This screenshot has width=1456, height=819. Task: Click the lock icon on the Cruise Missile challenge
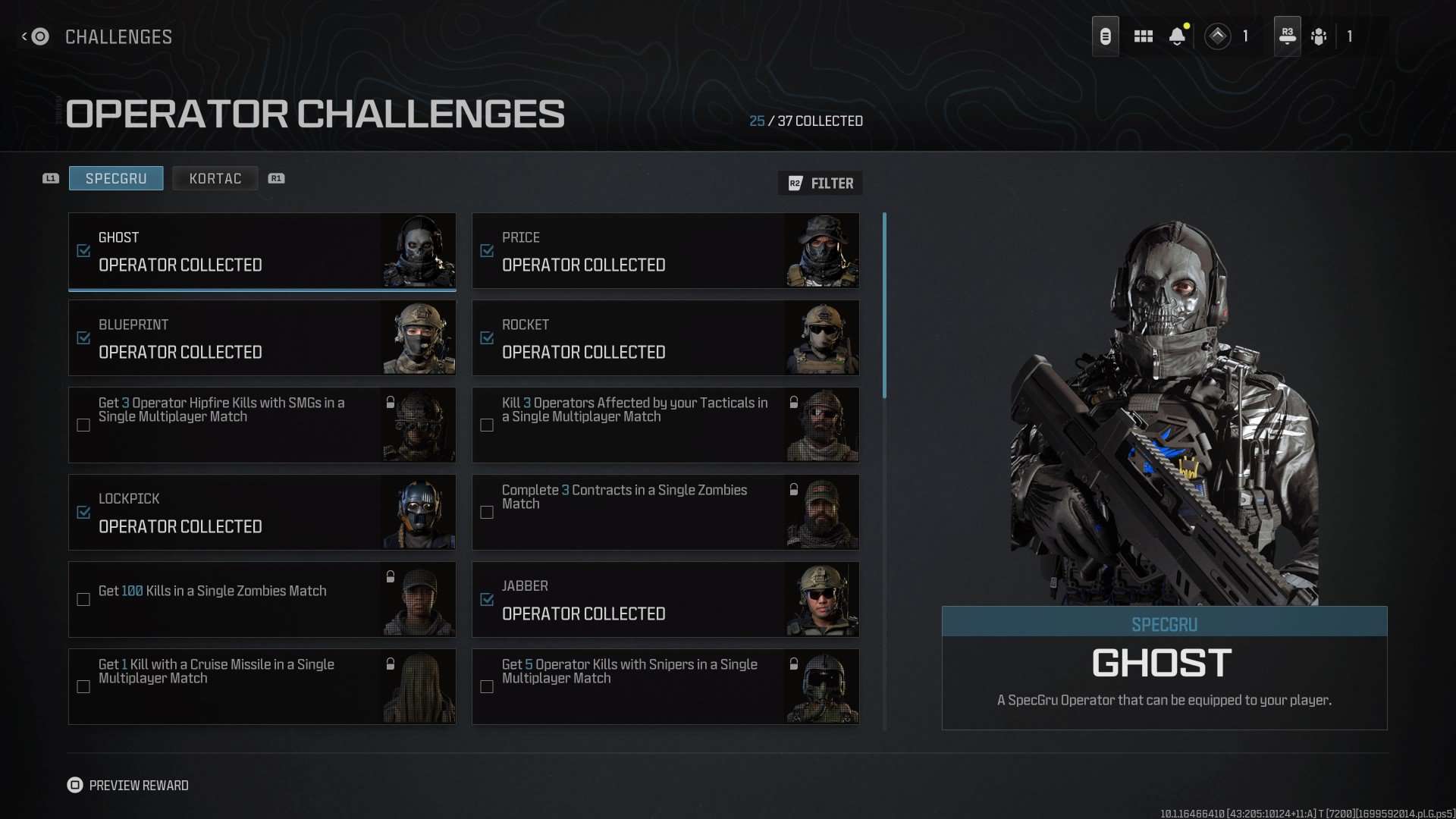390,664
